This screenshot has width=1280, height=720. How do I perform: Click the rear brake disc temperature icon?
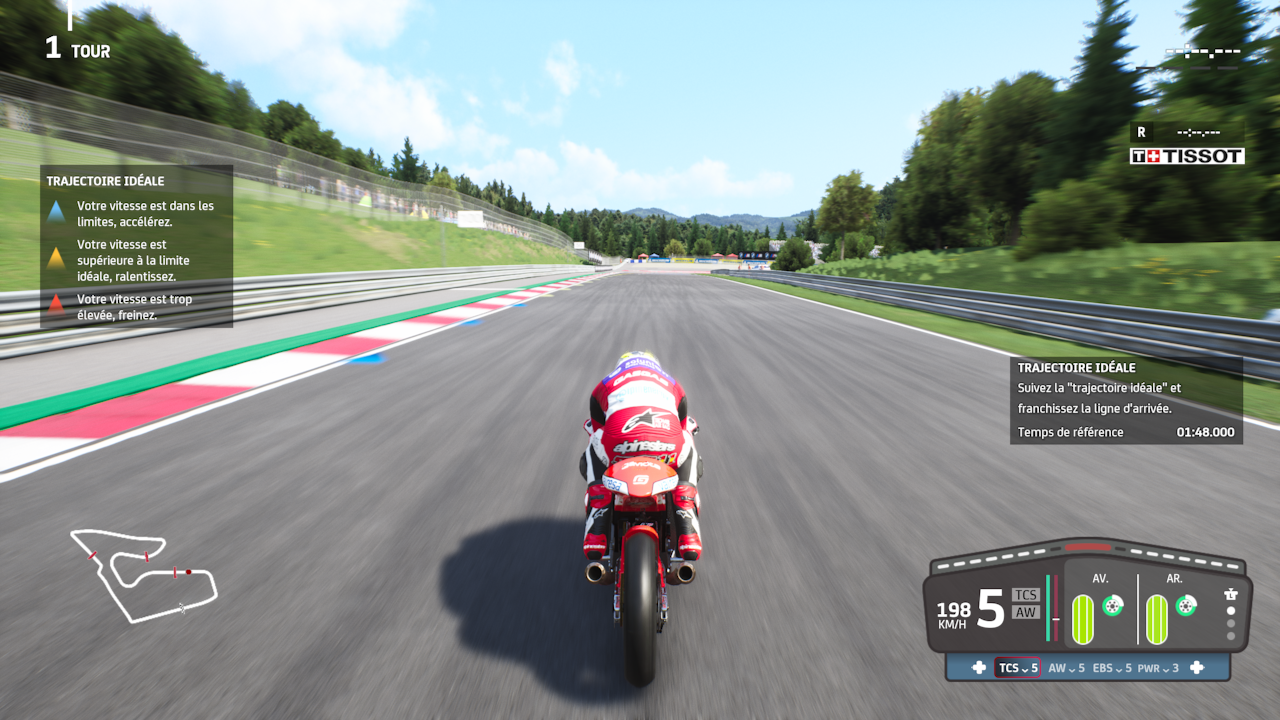tap(1186, 605)
